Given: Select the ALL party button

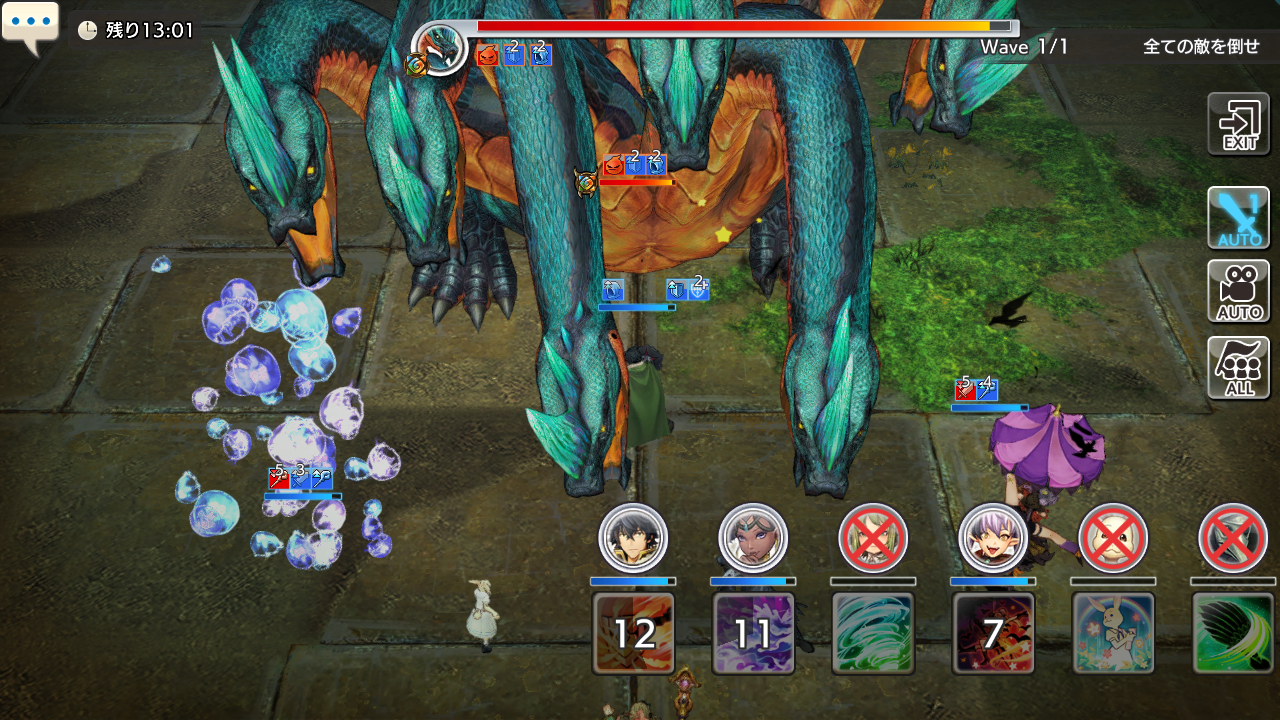Looking at the screenshot, I should (1238, 367).
